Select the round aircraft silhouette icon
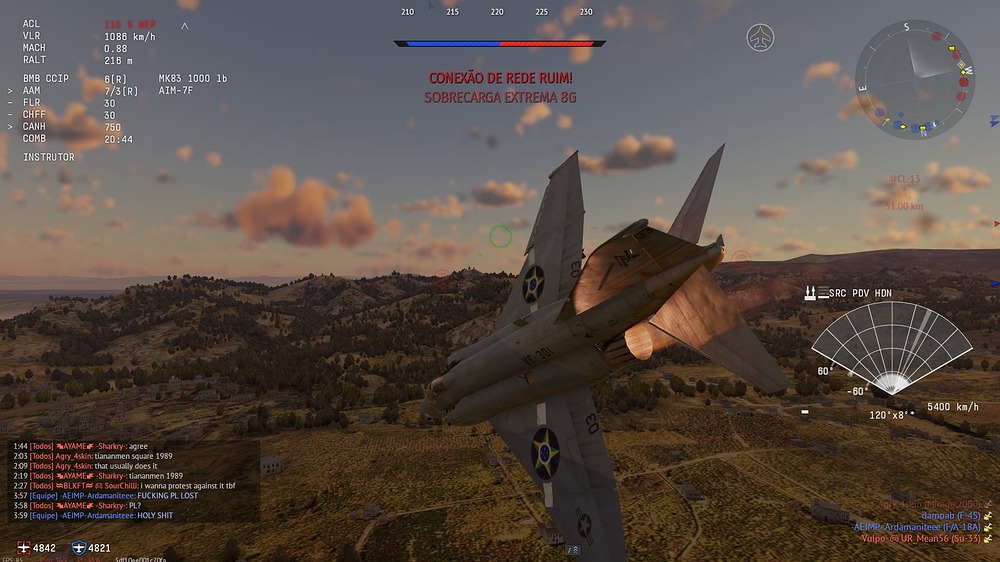 (760, 38)
